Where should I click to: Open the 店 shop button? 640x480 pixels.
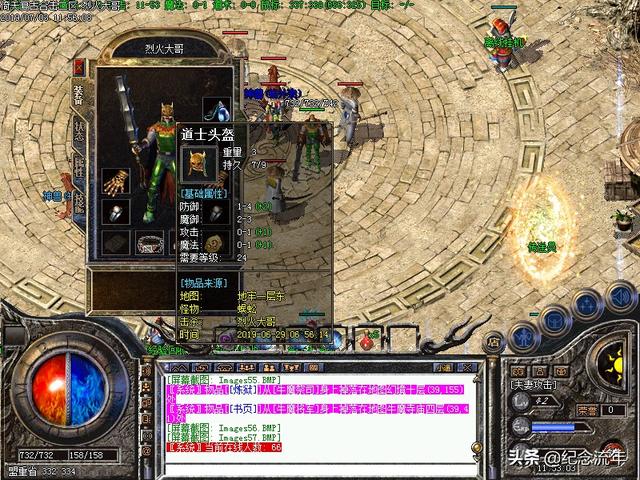[492, 344]
